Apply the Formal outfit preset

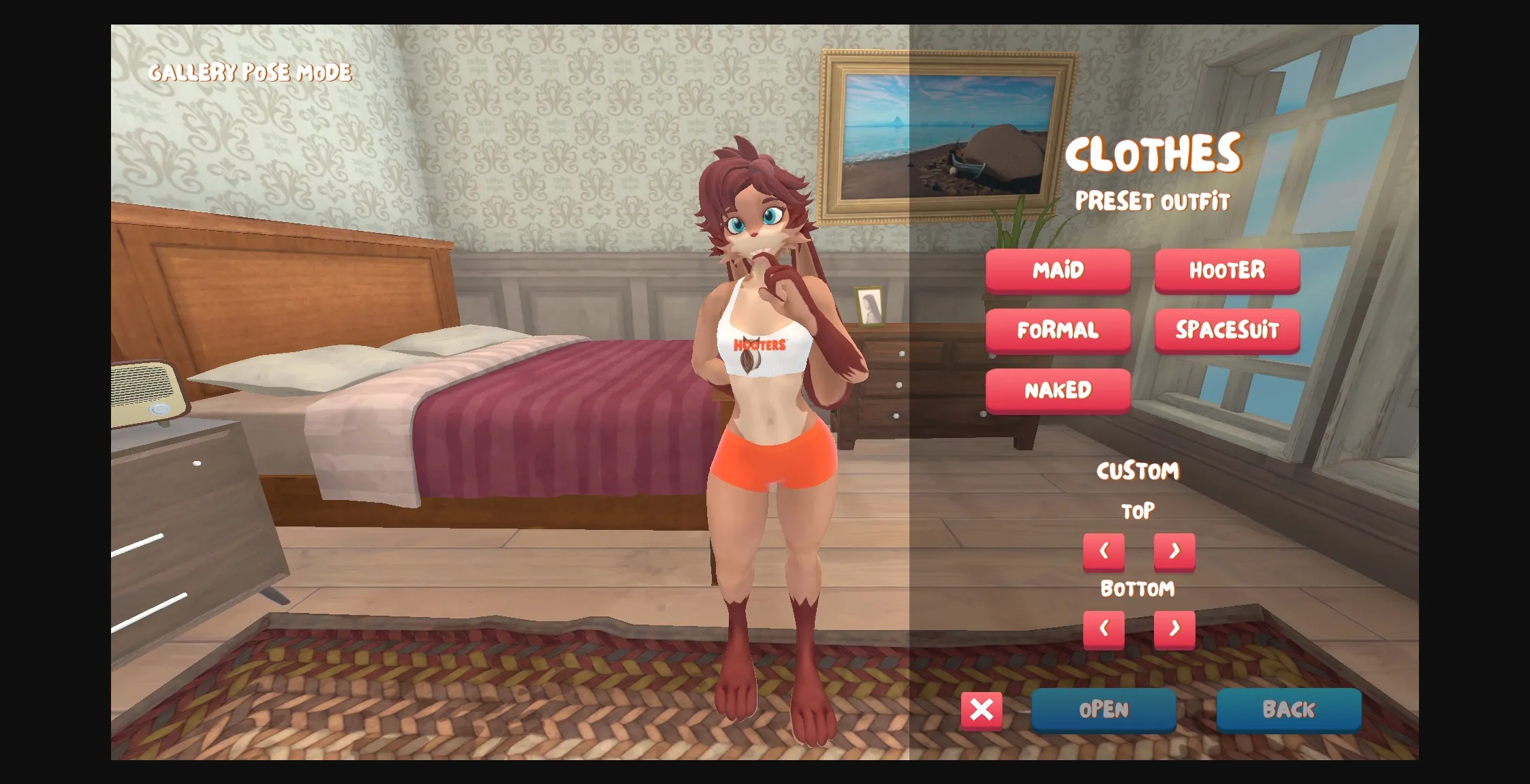pos(1058,330)
